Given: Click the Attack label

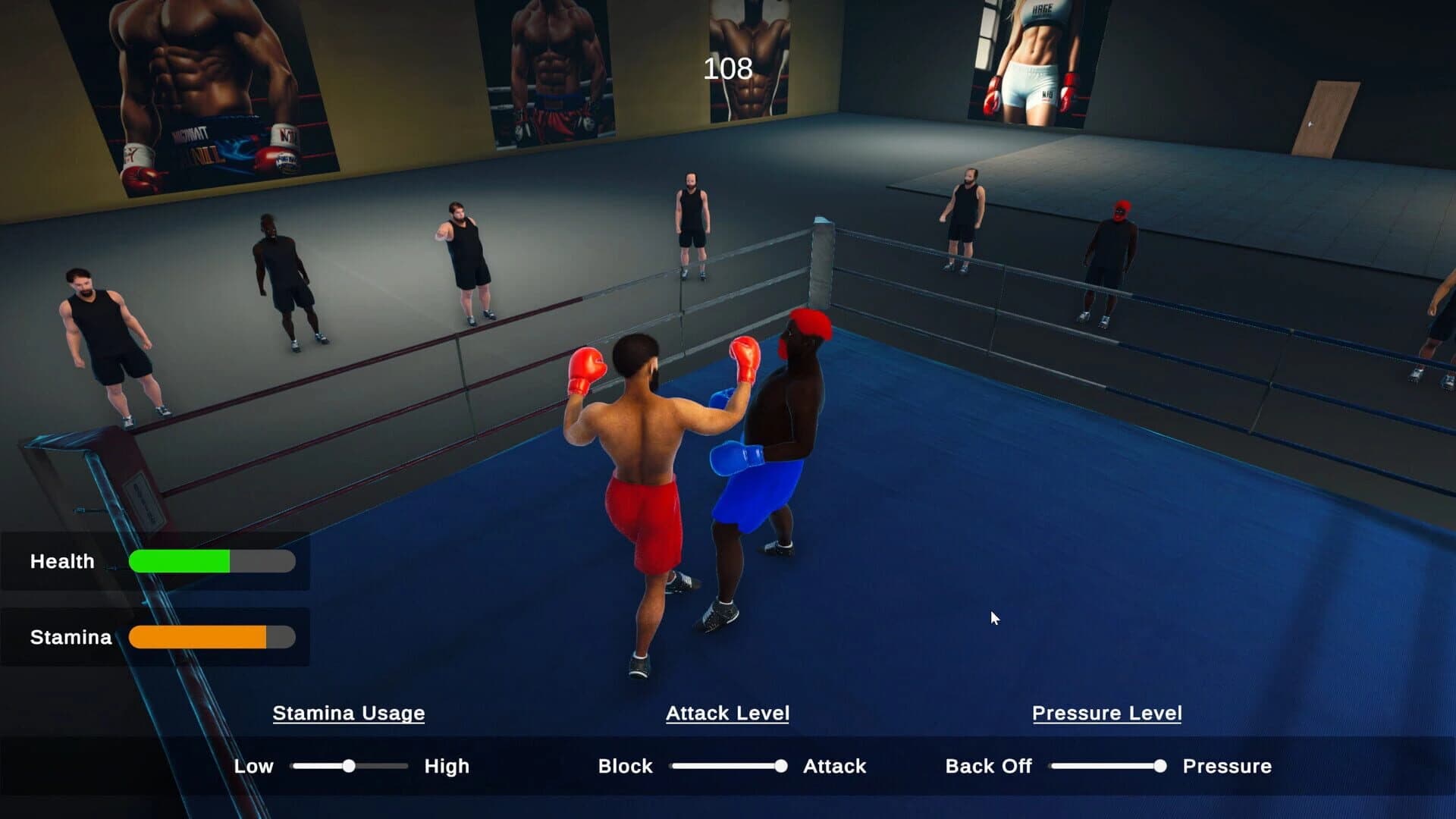Looking at the screenshot, I should tap(834, 766).
